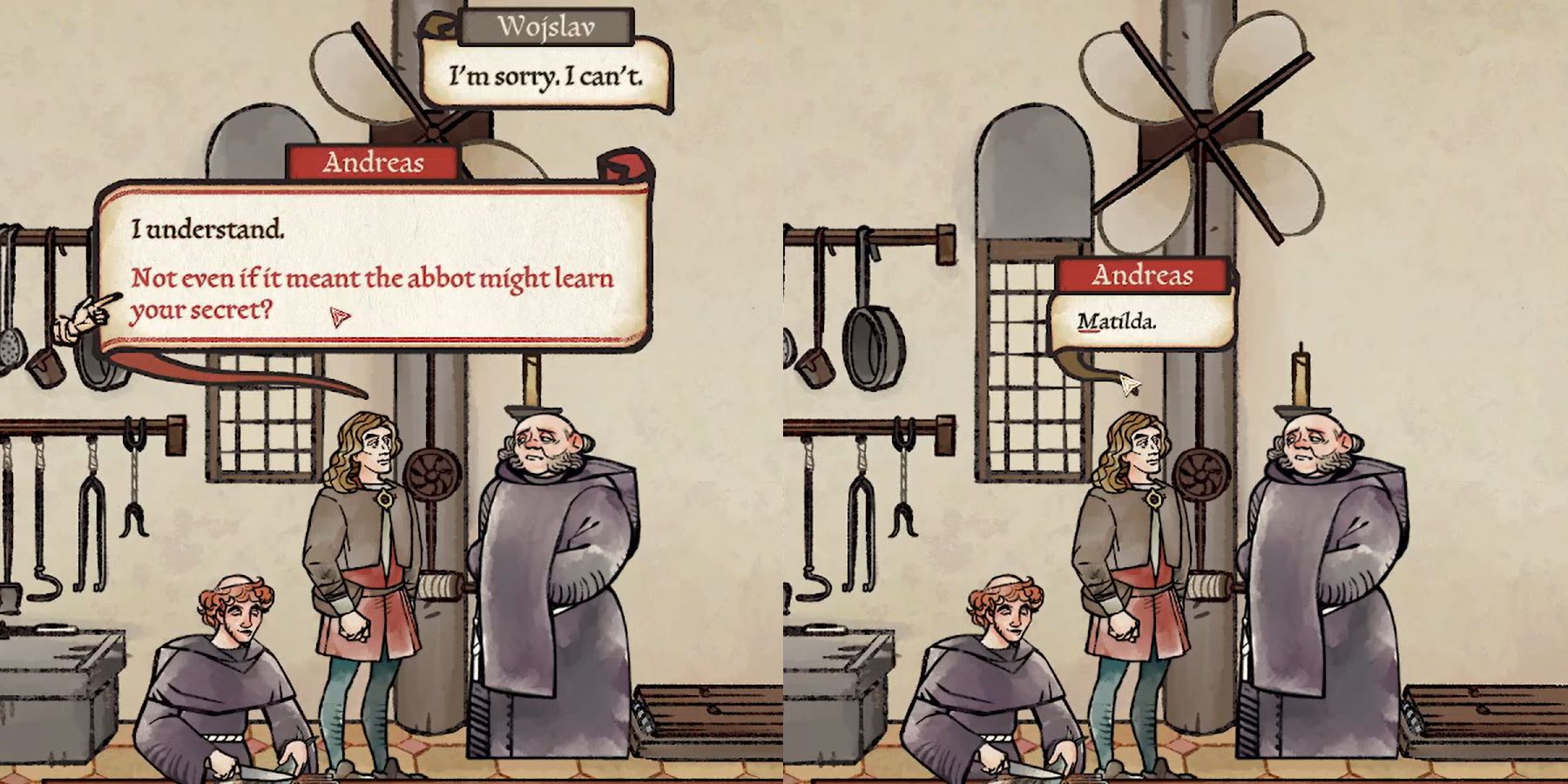Select Andreas in the red tunic
The image size is (1568, 784).
[x=366, y=592]
